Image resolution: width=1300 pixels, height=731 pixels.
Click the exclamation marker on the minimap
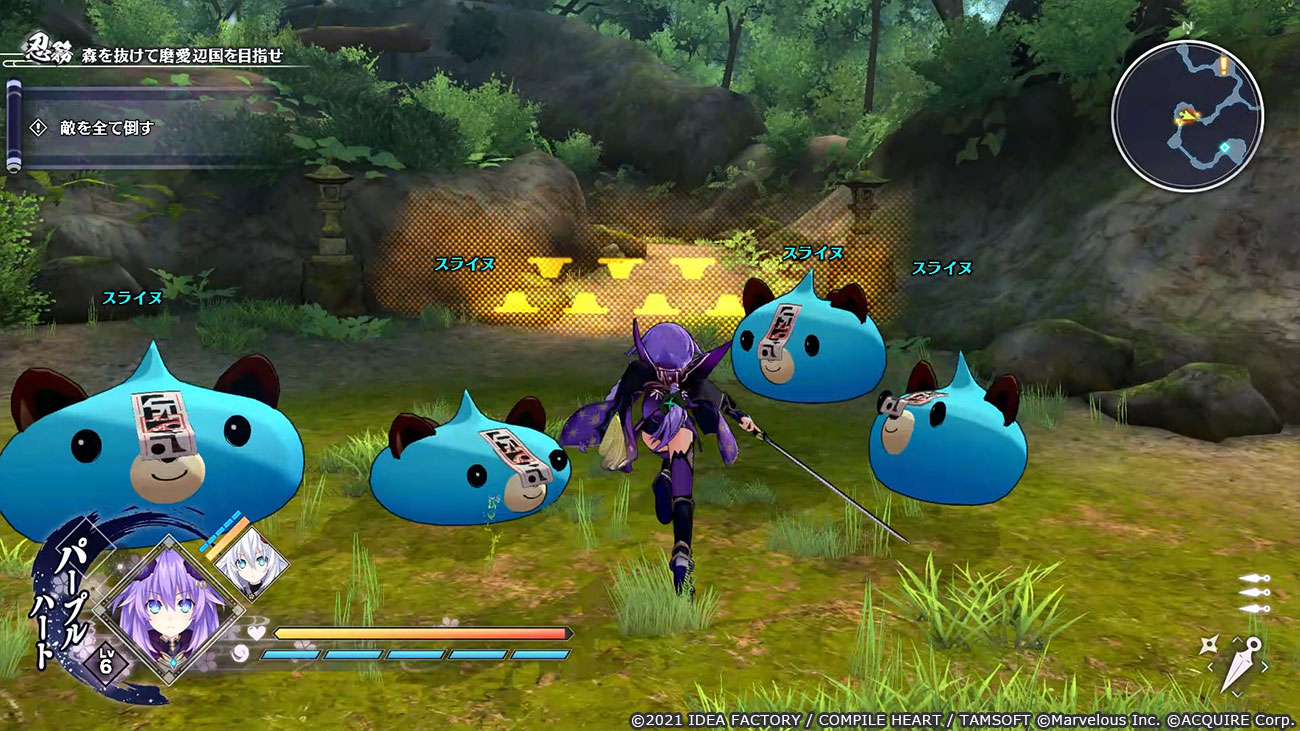tap(1223, 66)
